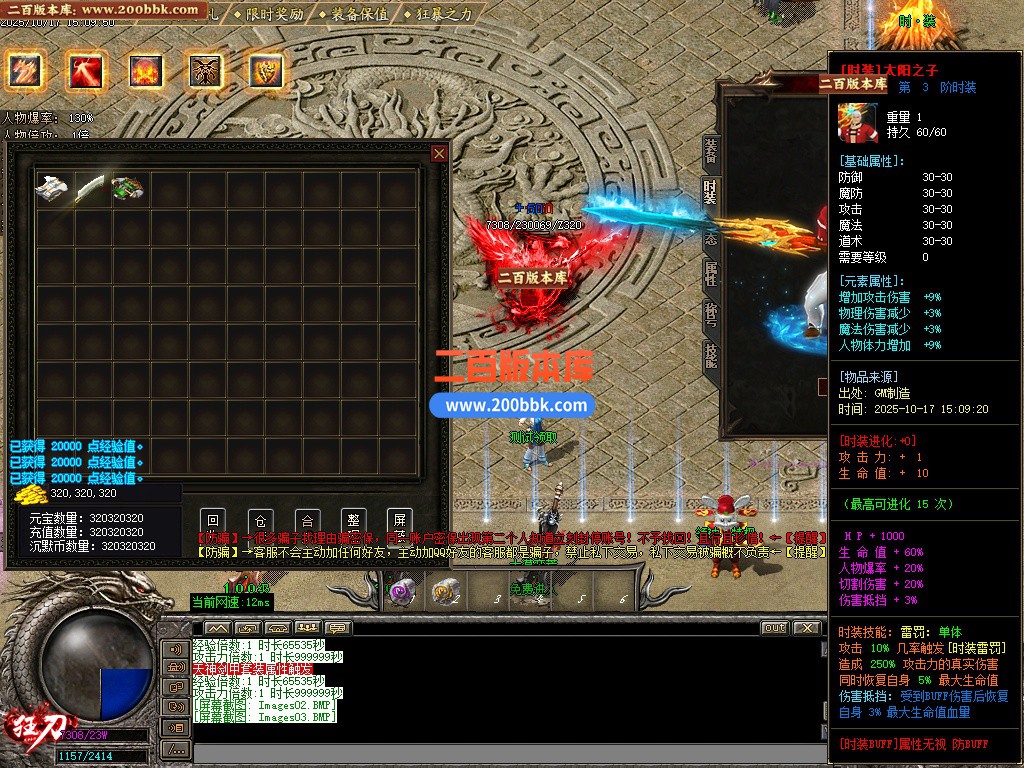Activate the red sword strike skill icon
The height and width of the screenshot is (768, 1024).
click(85, 70)
